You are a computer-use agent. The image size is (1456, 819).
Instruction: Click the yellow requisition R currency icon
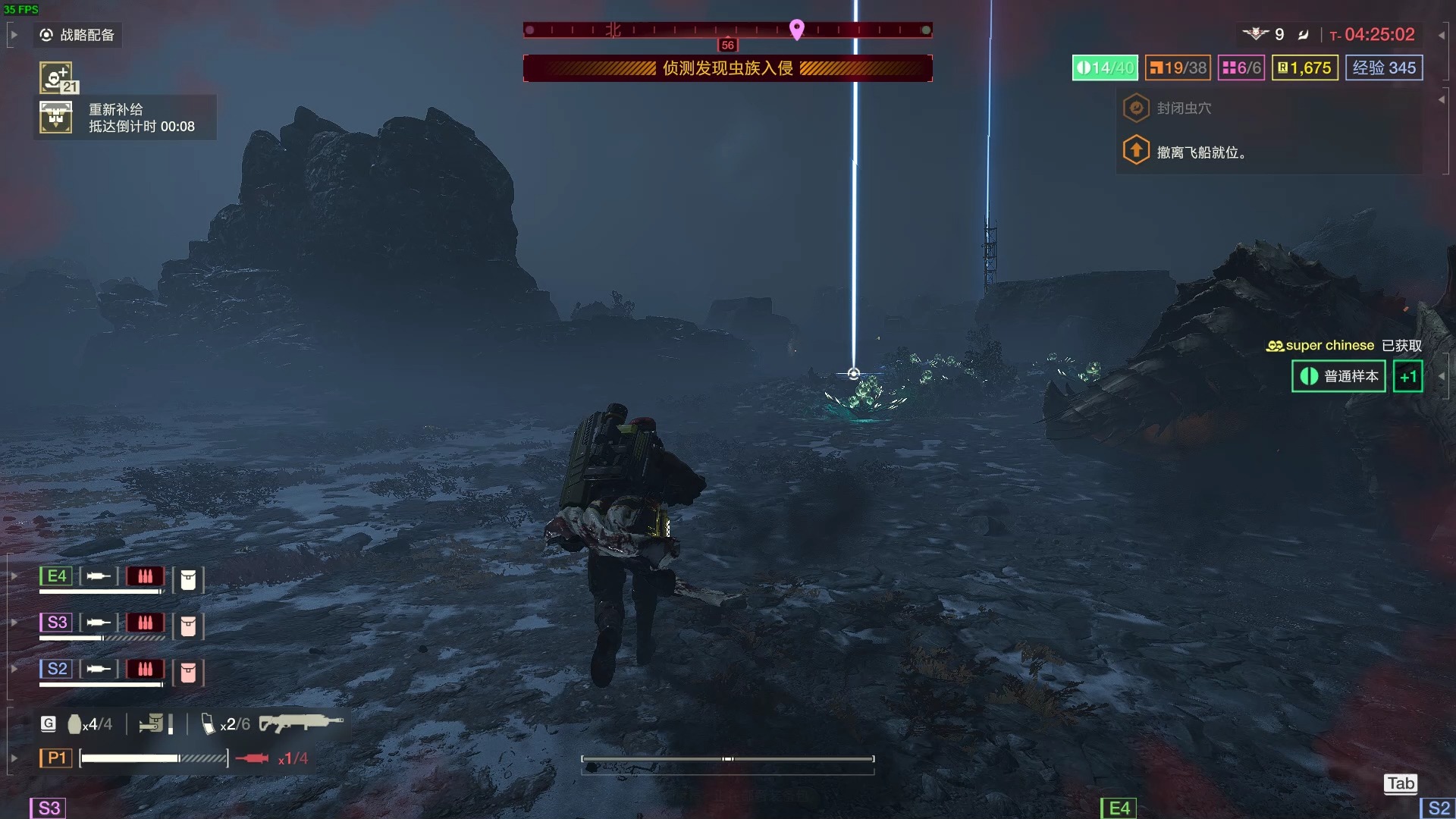[1282, 67]
